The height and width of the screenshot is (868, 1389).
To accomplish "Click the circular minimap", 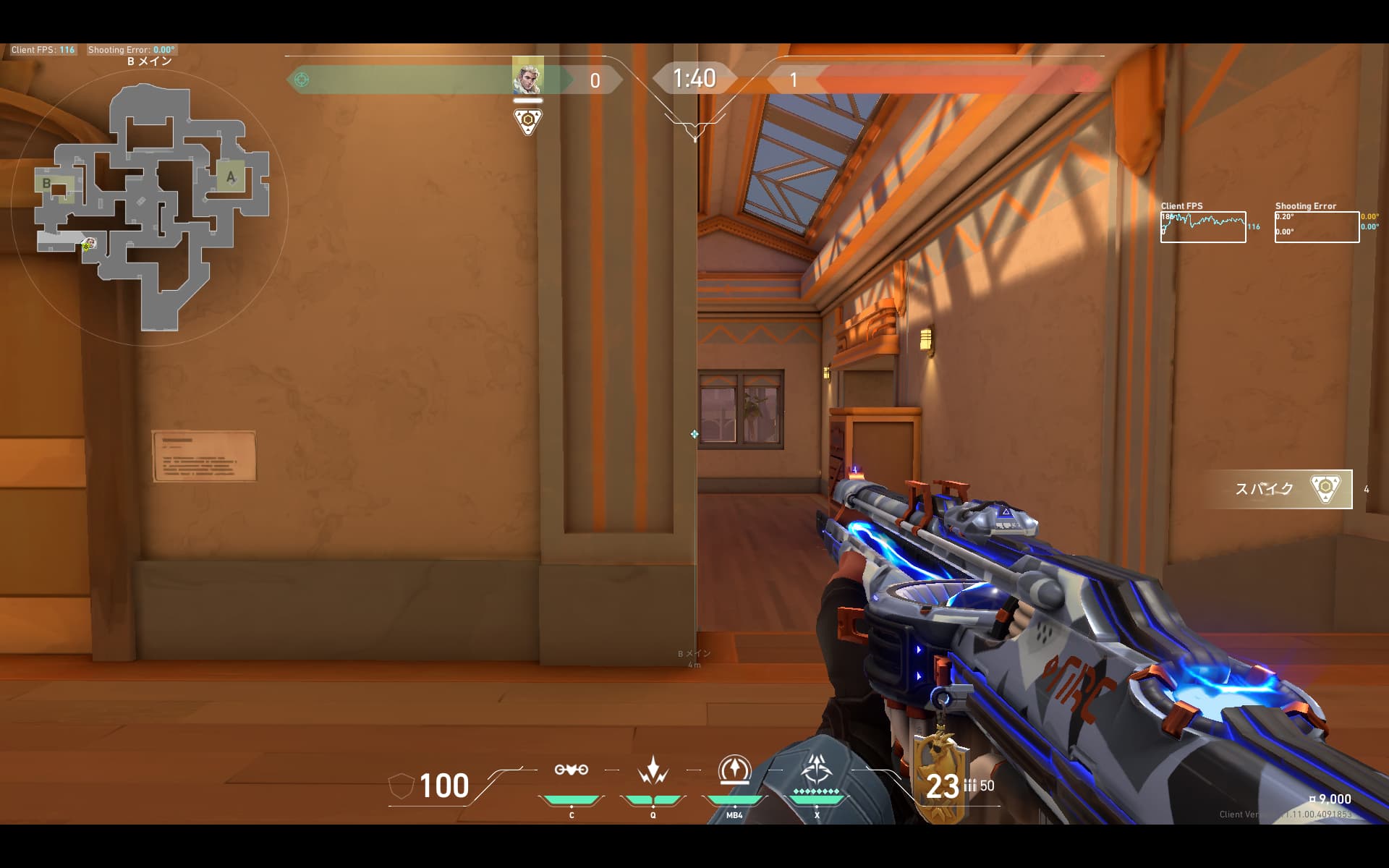I will (150, 207).
